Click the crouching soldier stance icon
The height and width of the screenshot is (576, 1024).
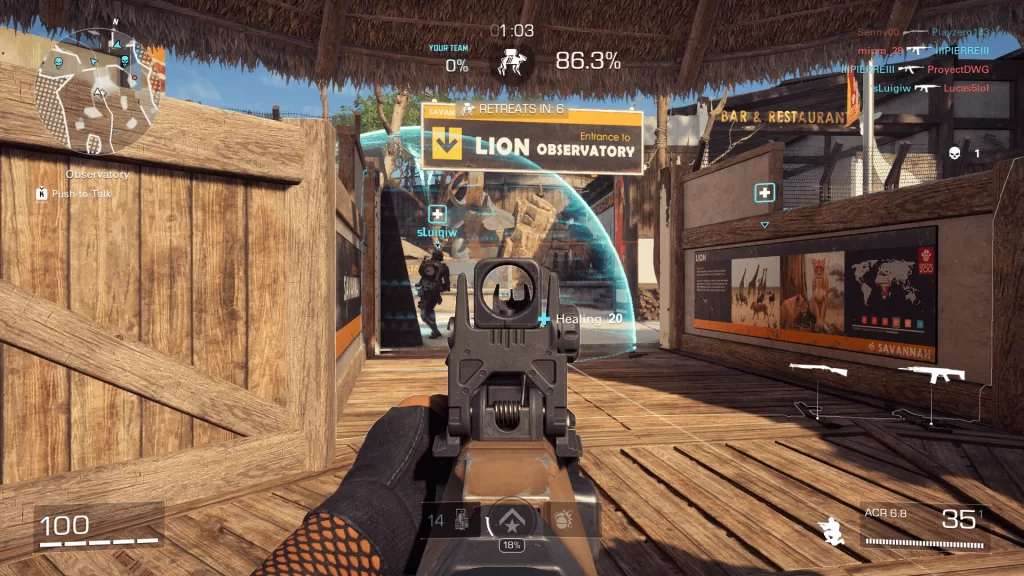[829, 530]
